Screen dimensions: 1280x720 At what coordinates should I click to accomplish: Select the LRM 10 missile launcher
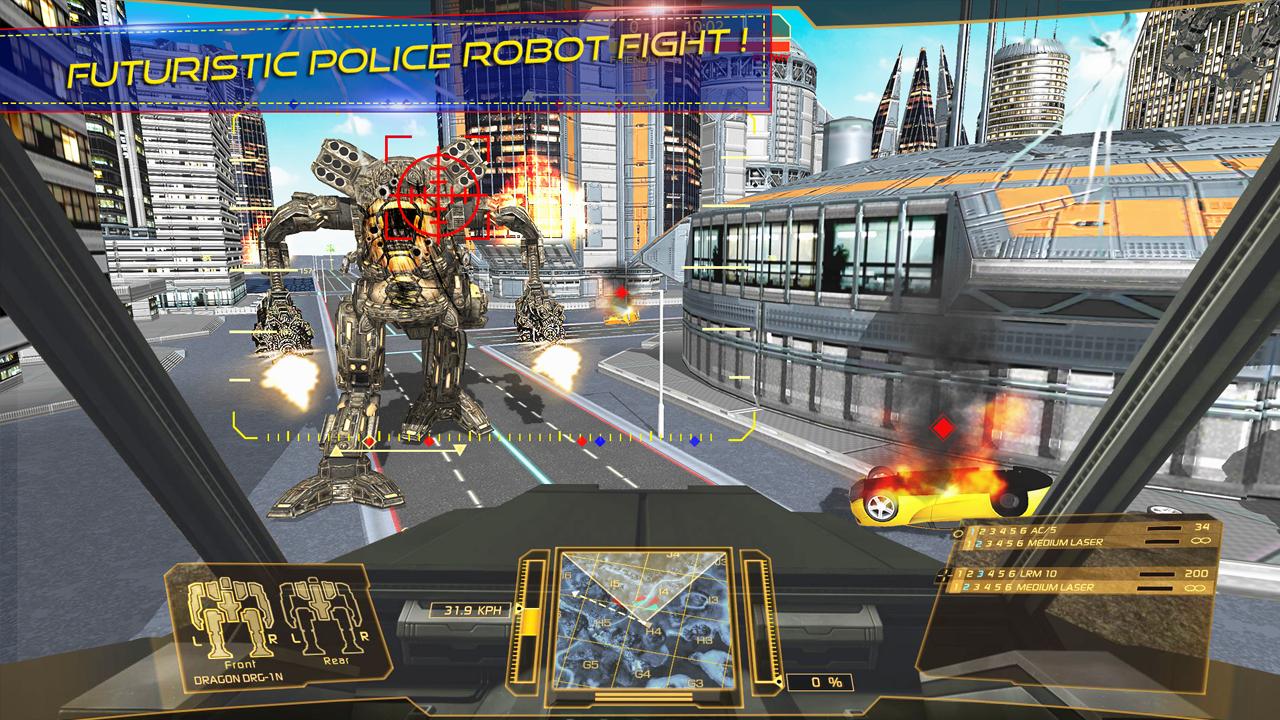(x=1040, y=574)
